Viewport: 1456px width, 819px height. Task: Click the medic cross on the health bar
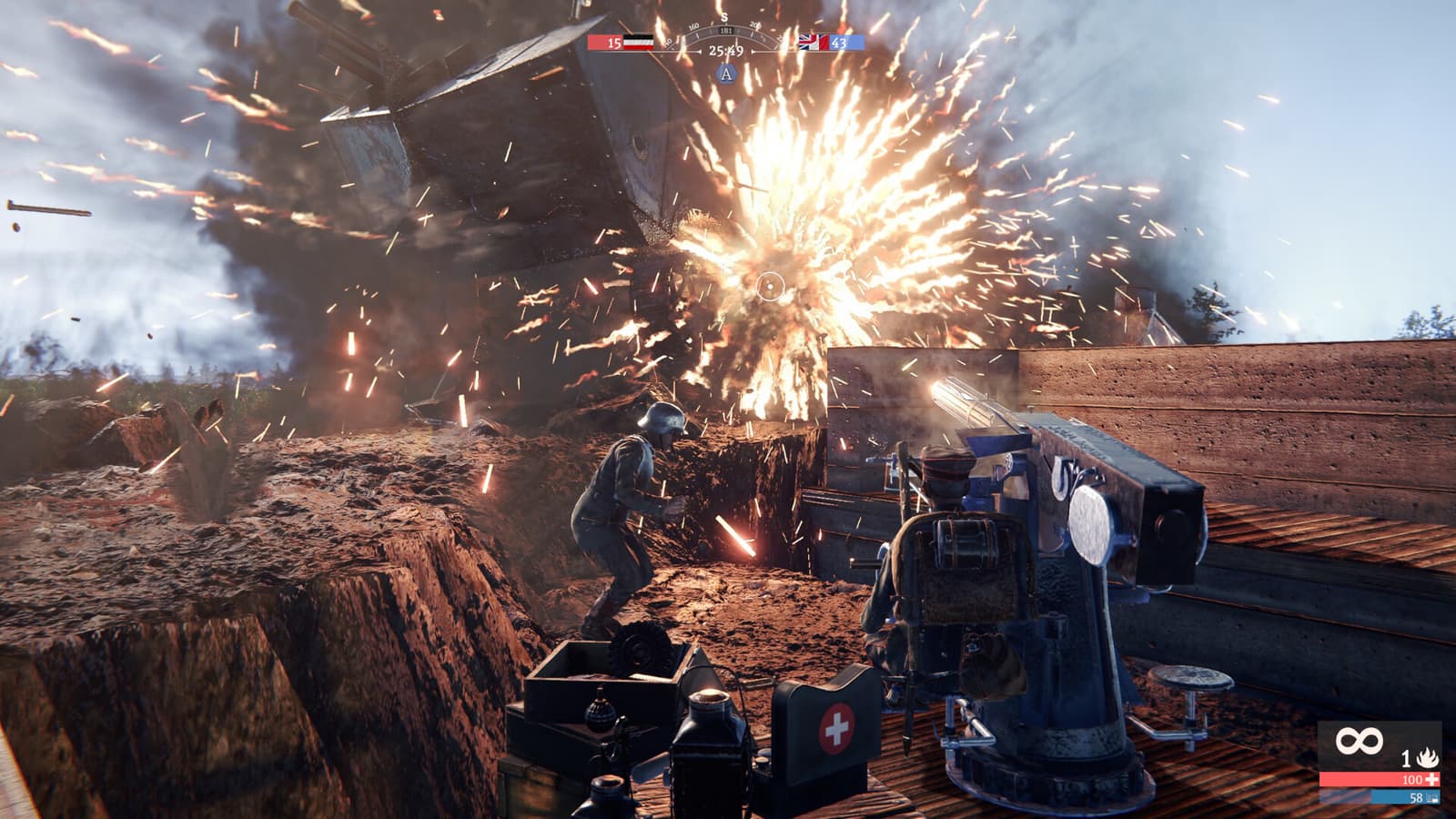(x=1431, y=780)
